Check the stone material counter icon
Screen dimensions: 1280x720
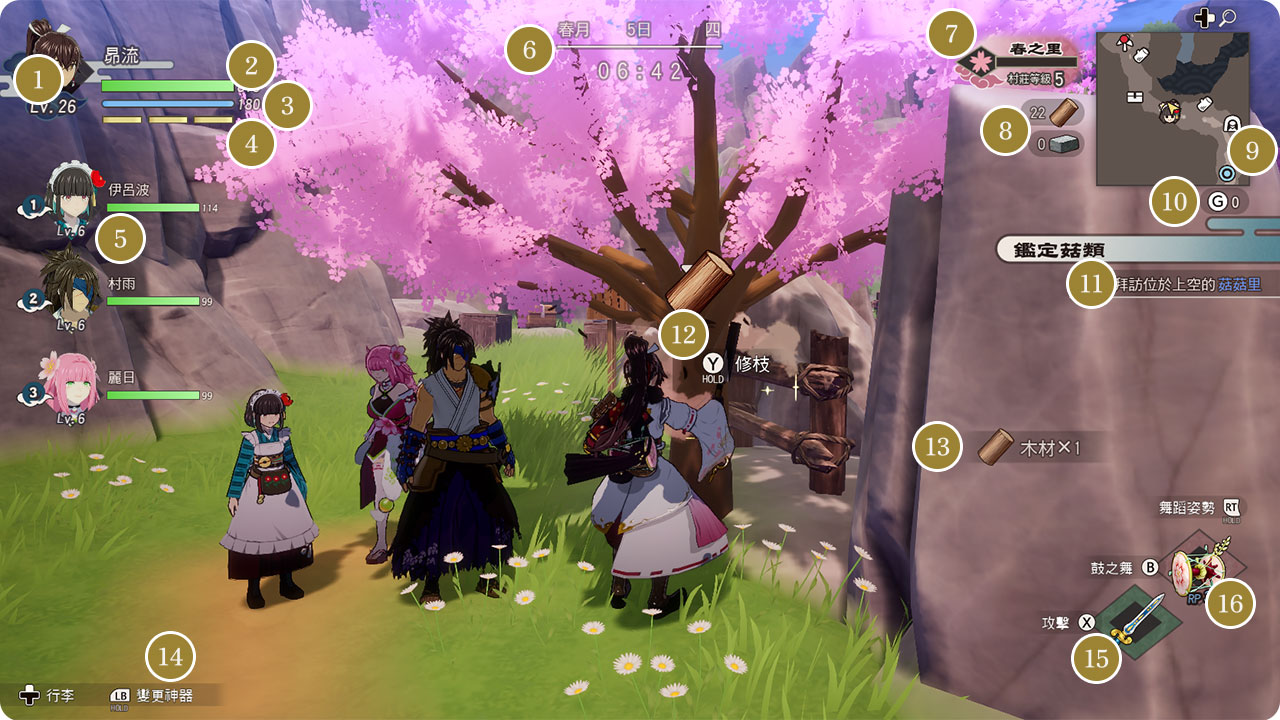(x=1065, y=144)
